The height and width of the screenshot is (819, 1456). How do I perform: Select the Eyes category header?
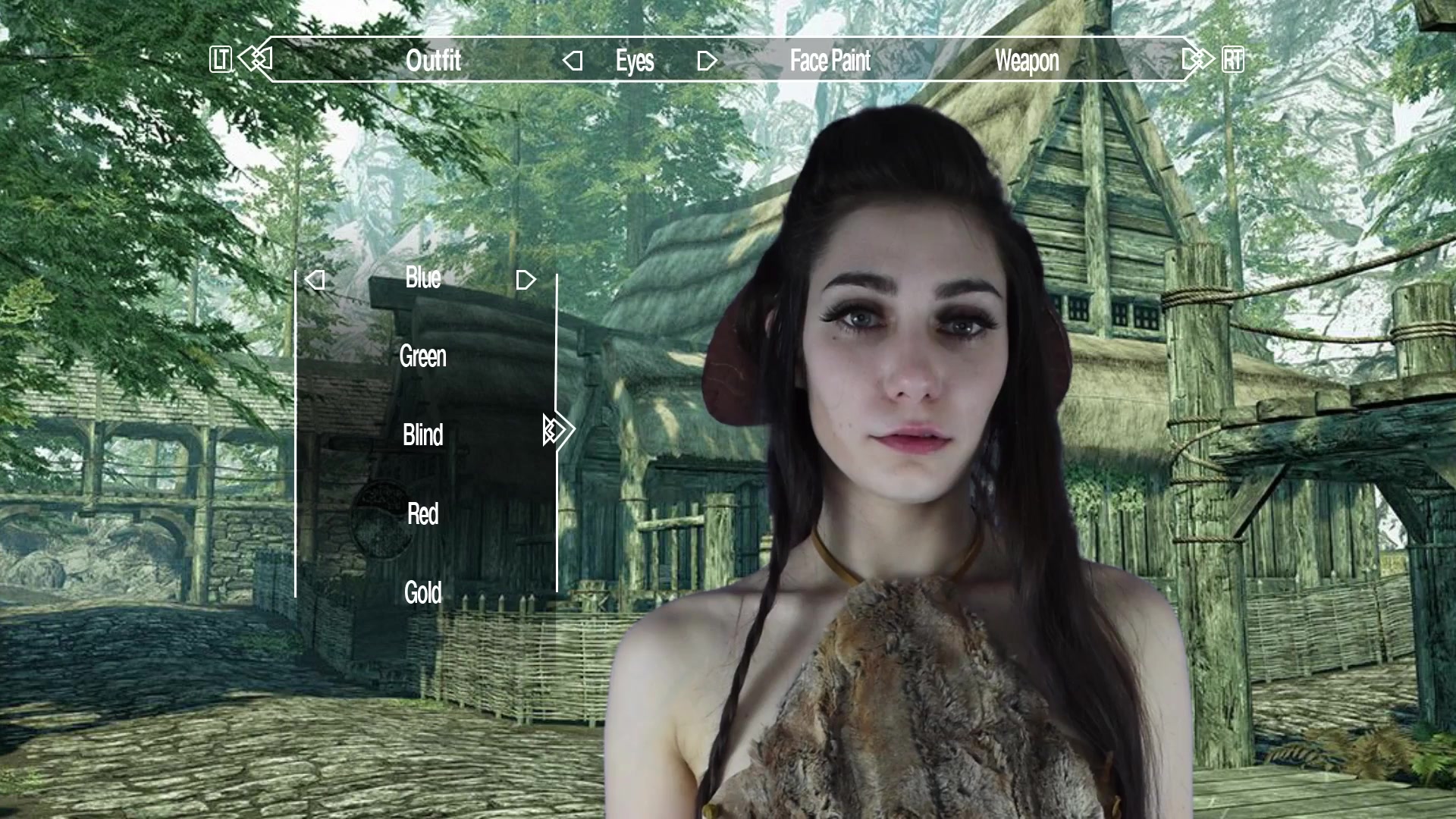[637, 61]
